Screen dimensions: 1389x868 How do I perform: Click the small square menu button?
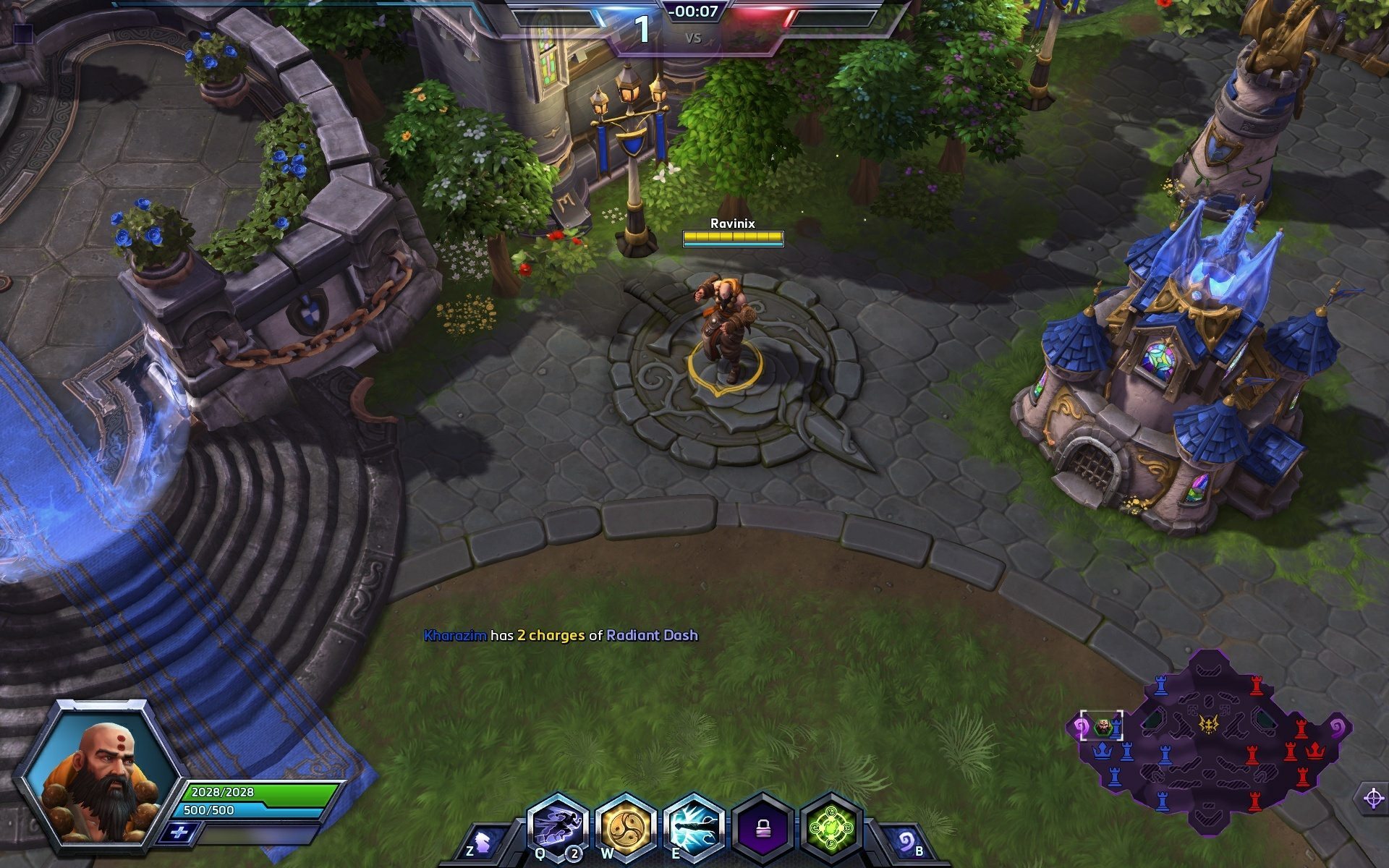pos(24,33)
